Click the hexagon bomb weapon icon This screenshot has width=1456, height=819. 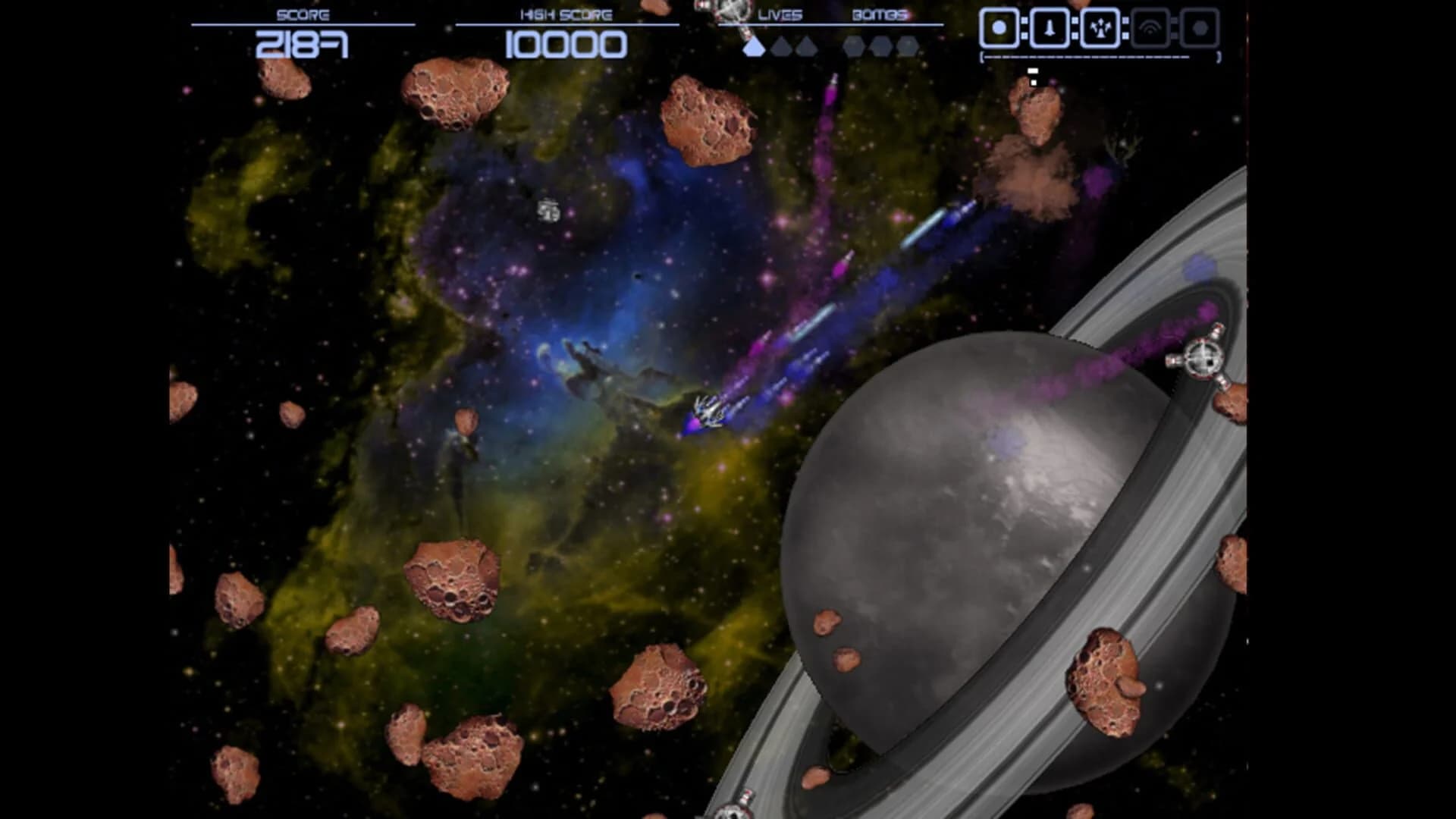[1200, 28]
